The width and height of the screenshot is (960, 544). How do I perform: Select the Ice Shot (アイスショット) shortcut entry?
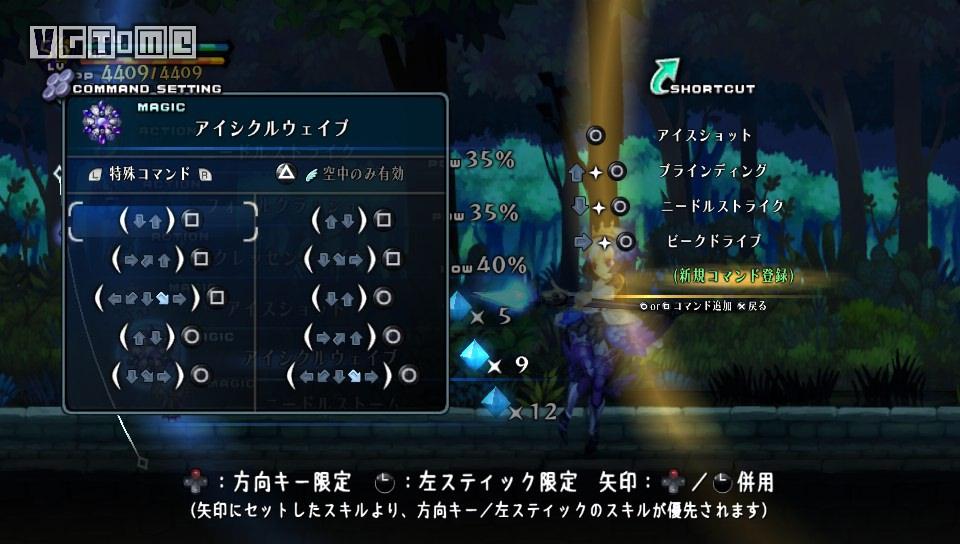click(x=704, y=135)
